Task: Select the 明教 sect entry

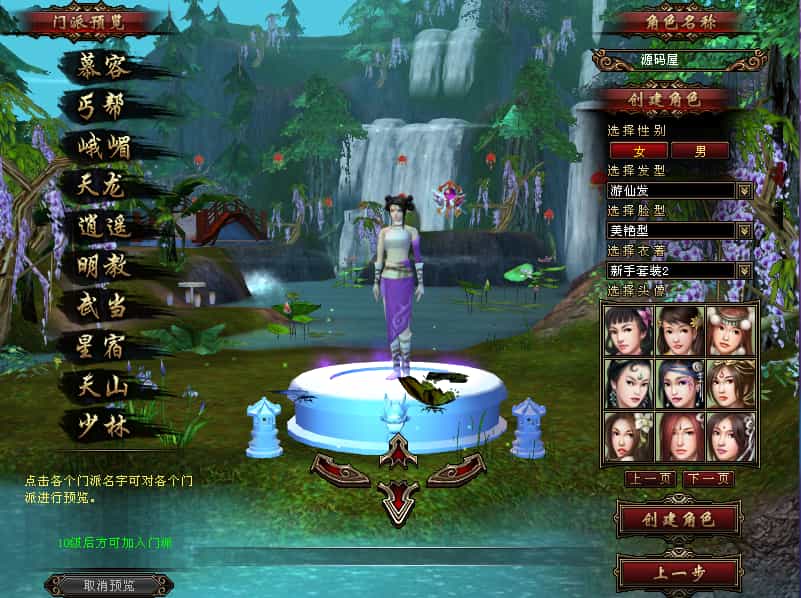Action: point(104,266)
